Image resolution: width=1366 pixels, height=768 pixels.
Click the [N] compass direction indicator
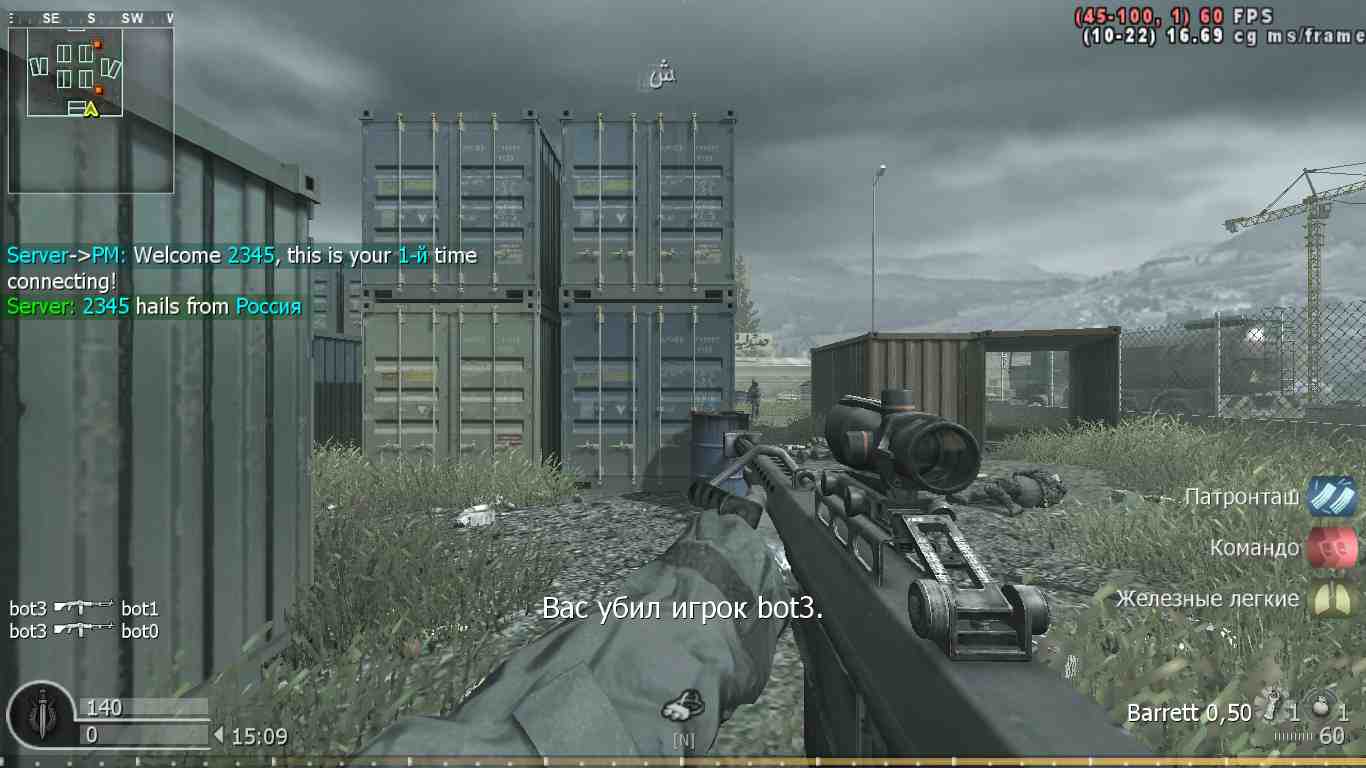[685, 740]
